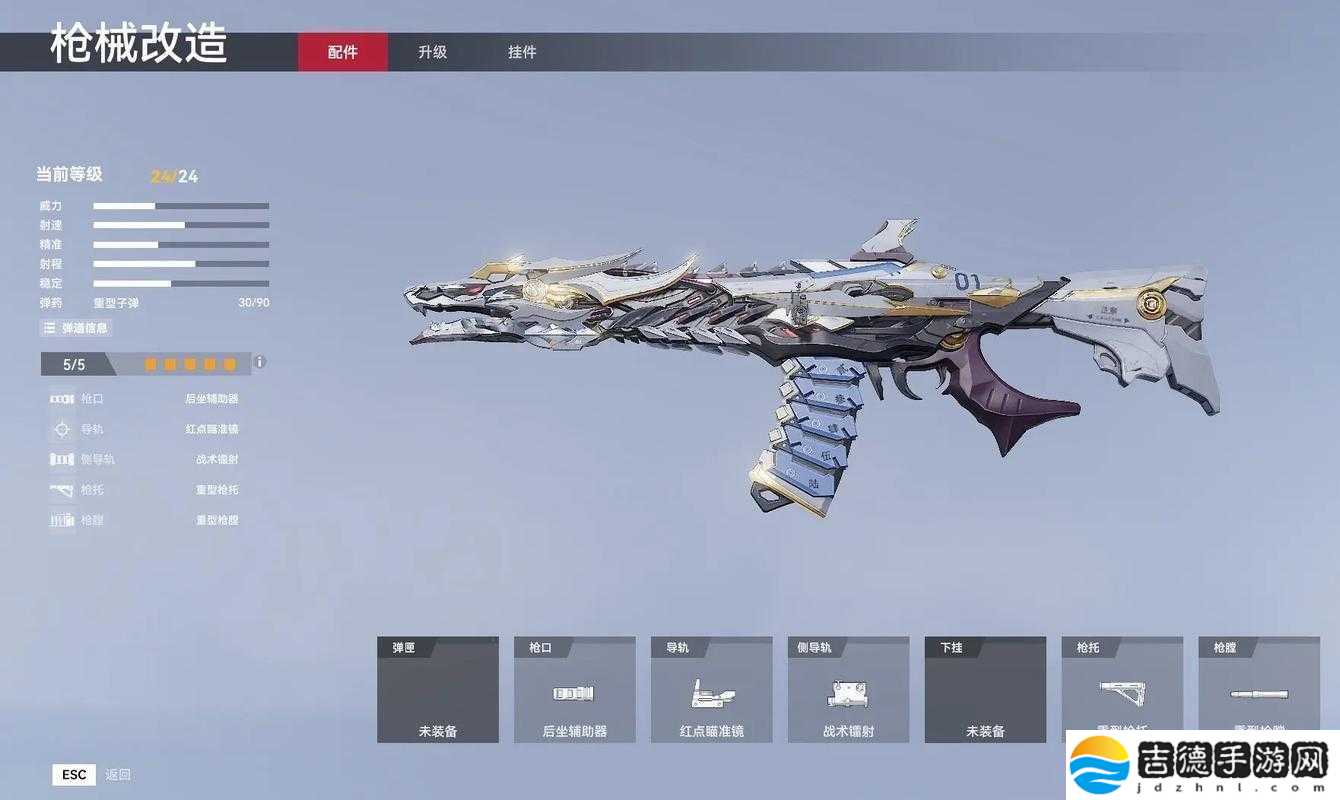Choose the 导轨 slot with 红点瞄准镜
The height and width of the screenshot is (800, 1340).
[x=711, y=690]
